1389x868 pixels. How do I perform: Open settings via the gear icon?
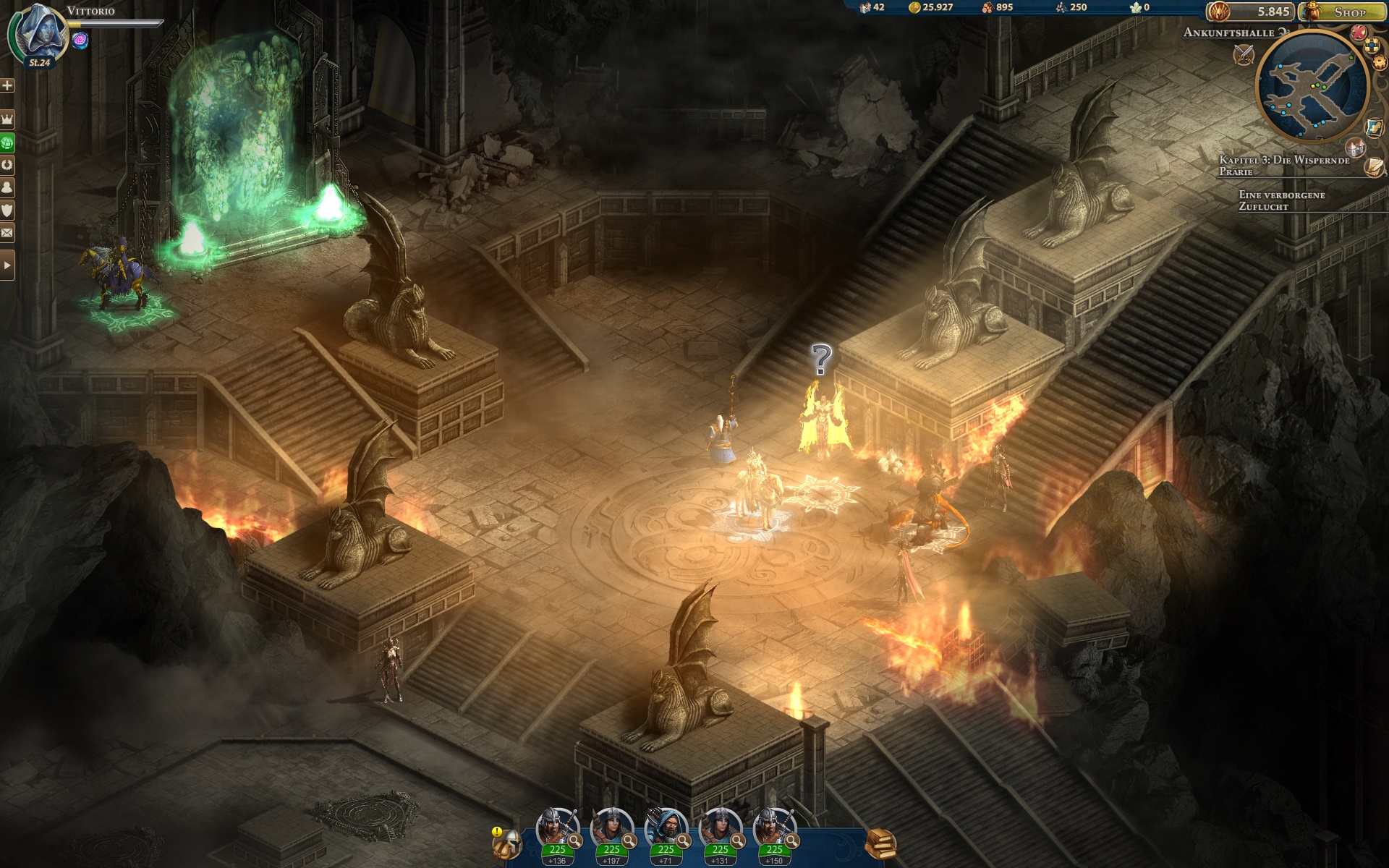point(1380,62)
